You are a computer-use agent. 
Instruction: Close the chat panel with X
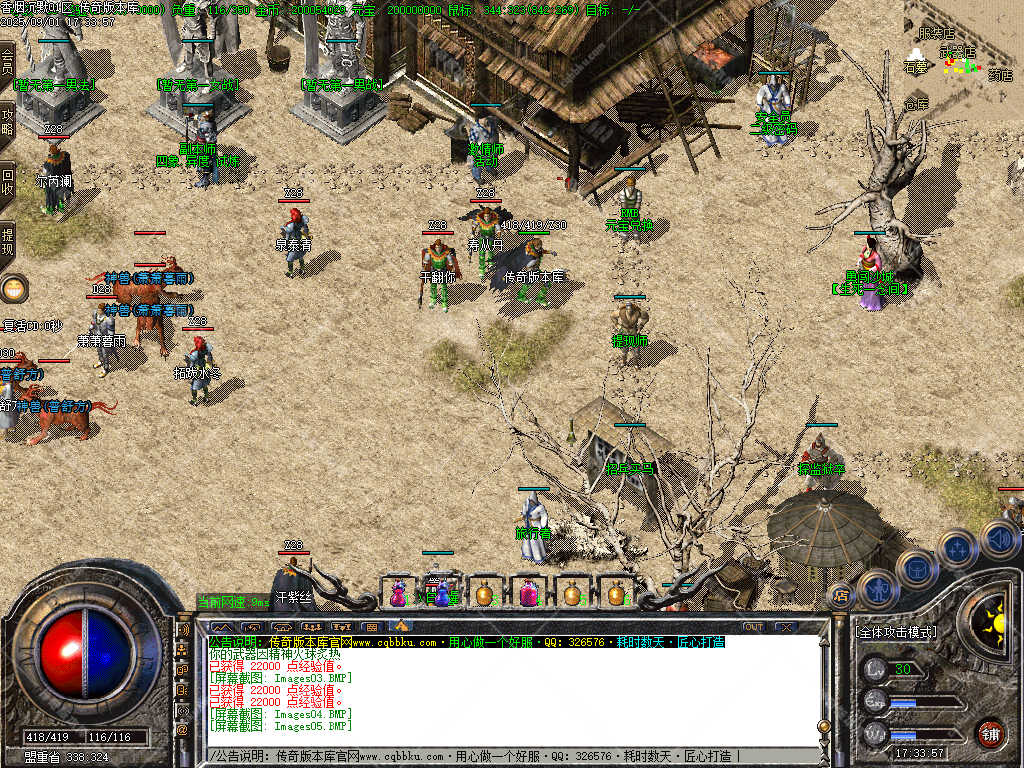coord(786,627)
